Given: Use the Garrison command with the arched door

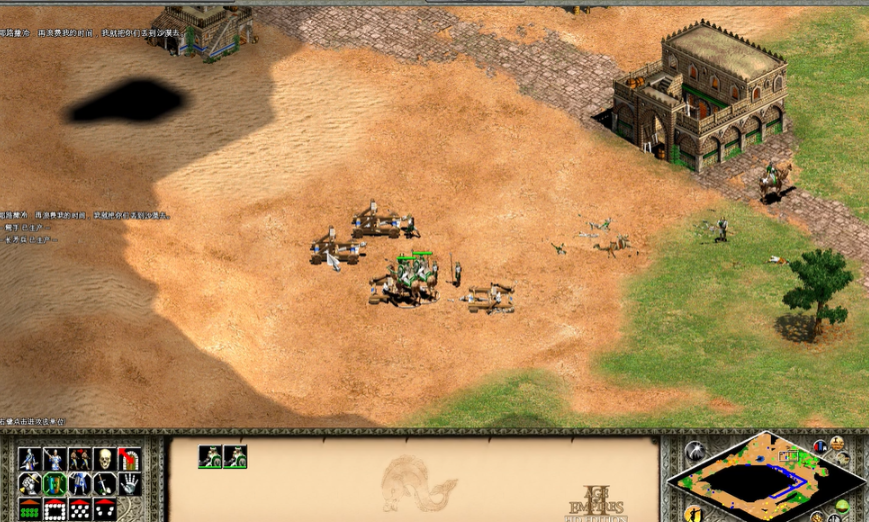Looking at the screenshot, I should tap(129, 459).
